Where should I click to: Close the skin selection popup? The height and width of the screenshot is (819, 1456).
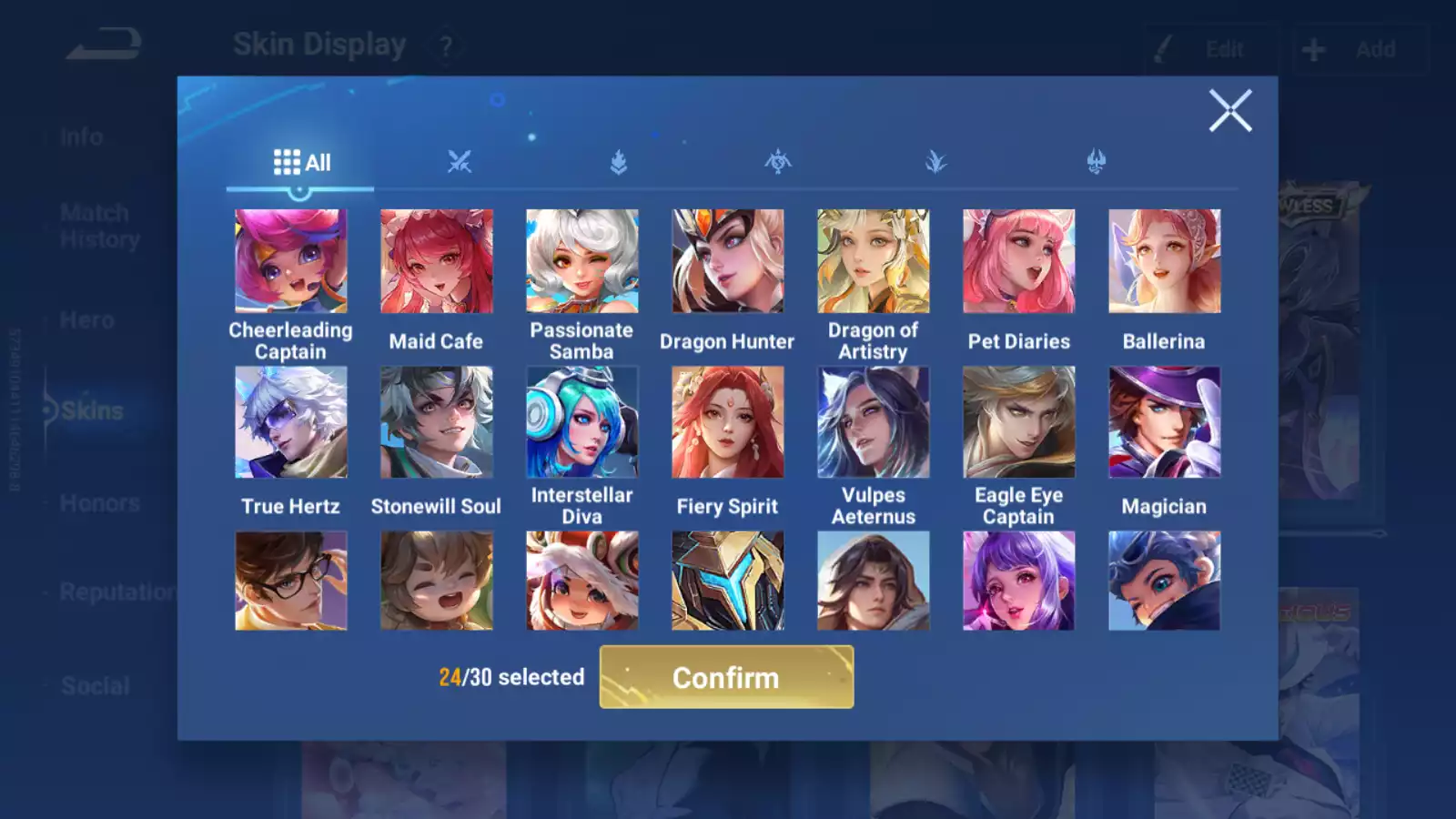[x=1229, y=111]
